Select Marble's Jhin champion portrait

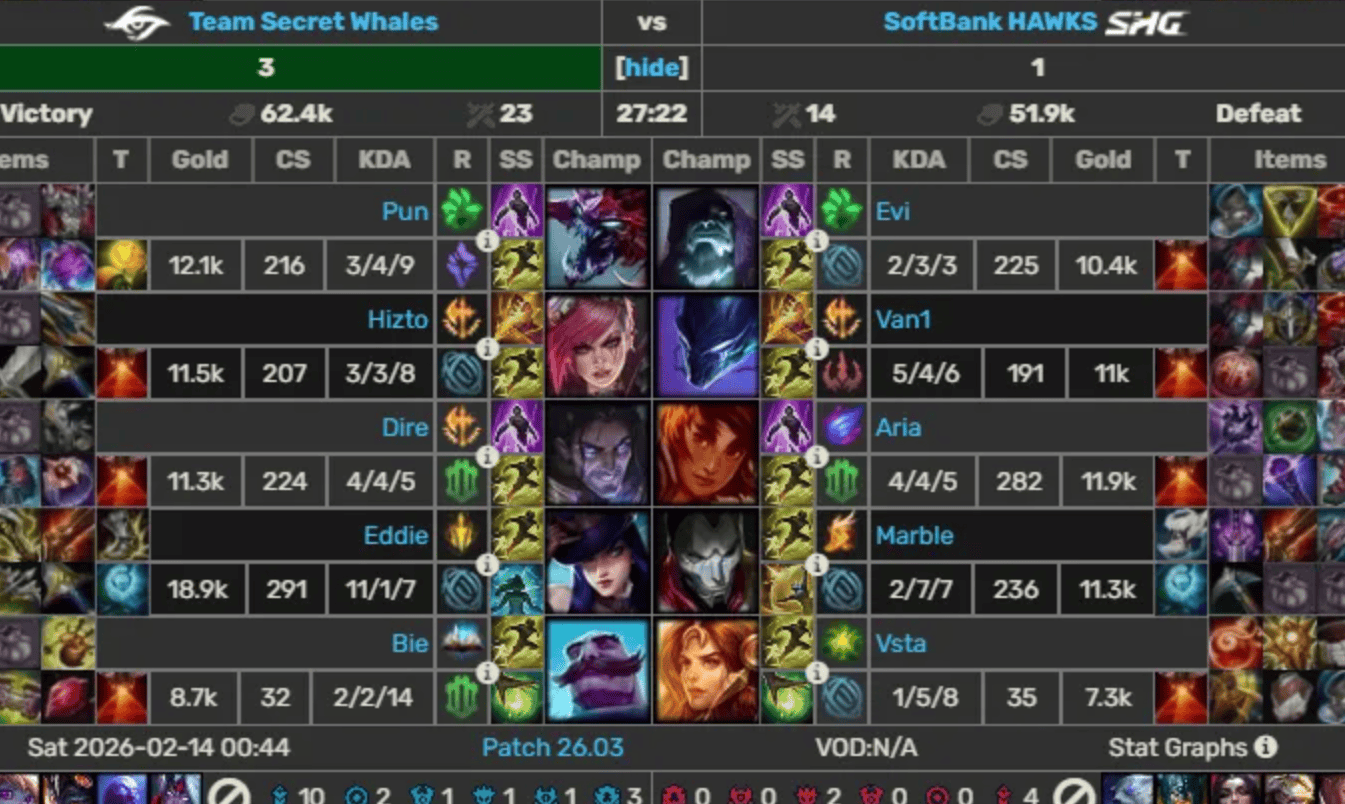(707, 561)
